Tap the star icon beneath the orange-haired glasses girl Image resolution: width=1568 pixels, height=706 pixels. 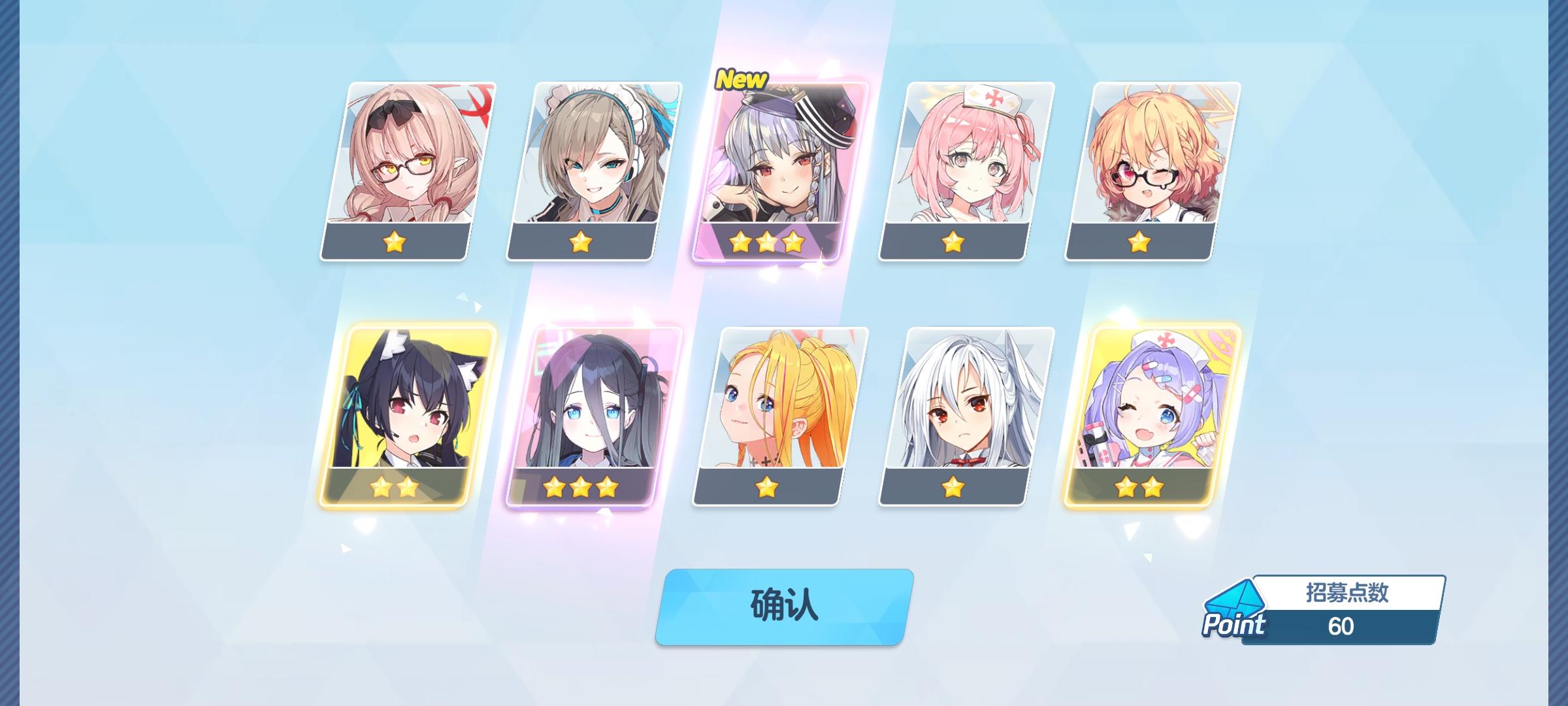[1140, 244]
